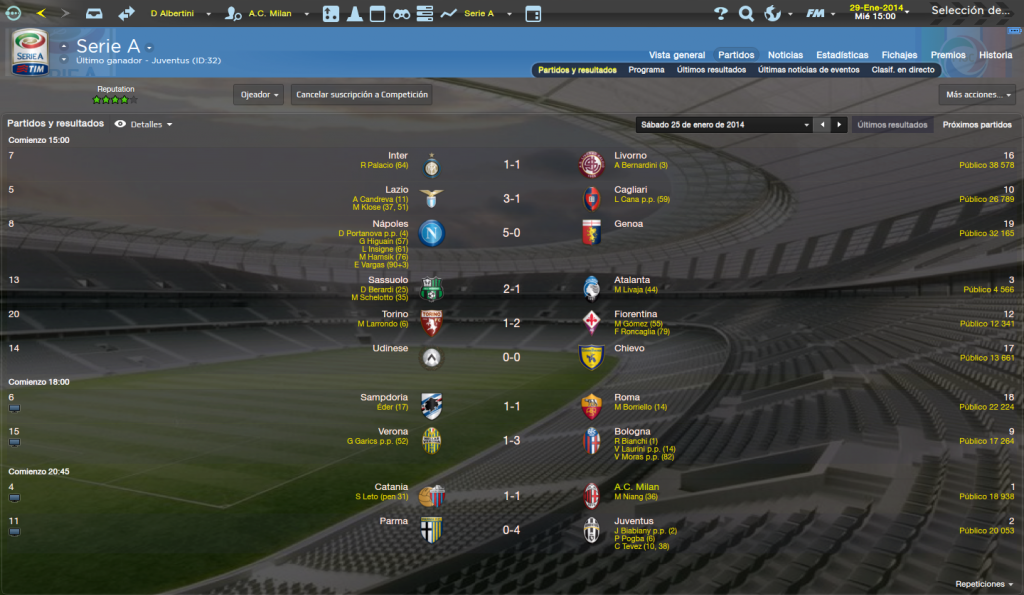Open the match date dropdown
The height and width of the screenshot is (595, 1024).
click(723, 125)
